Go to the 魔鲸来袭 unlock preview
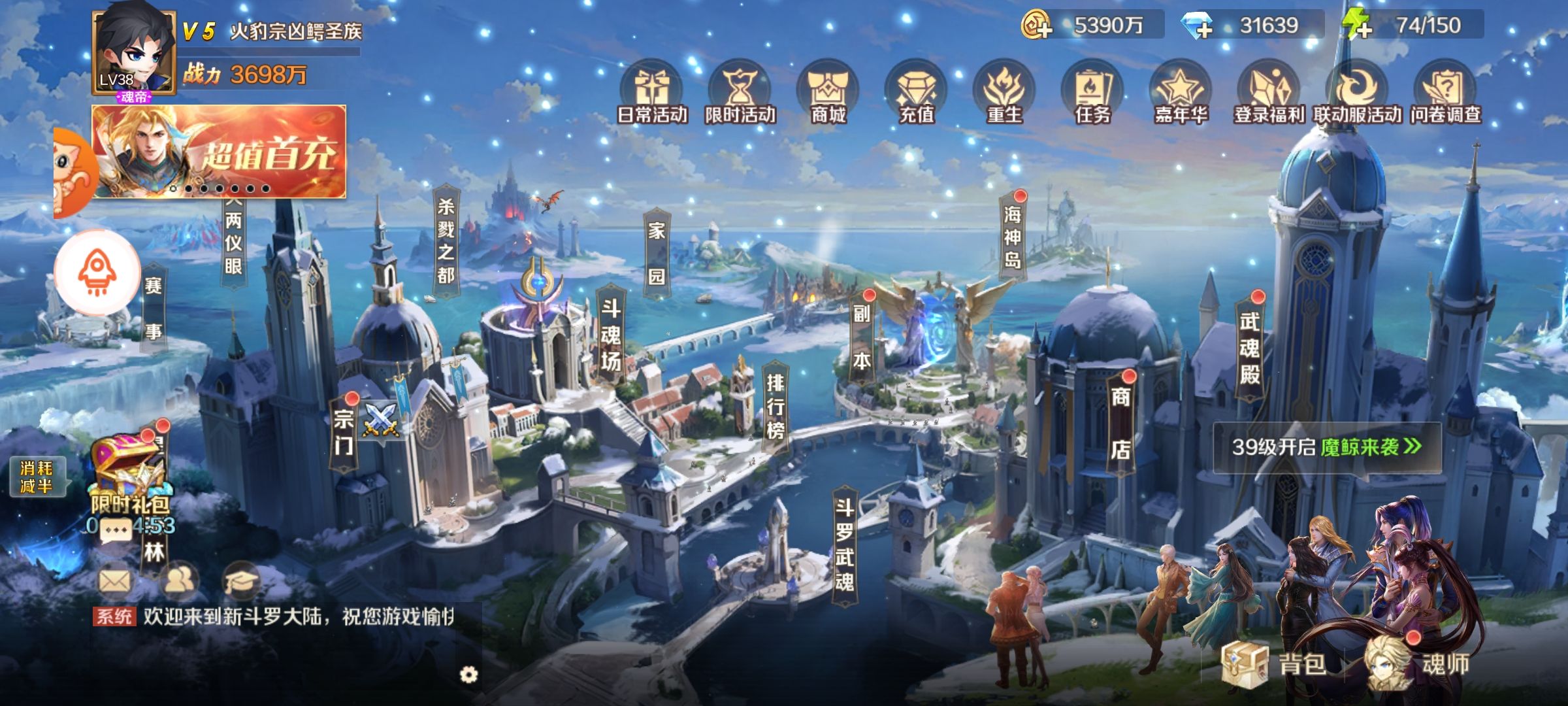1568x706 pixels. click(1326, 447)
